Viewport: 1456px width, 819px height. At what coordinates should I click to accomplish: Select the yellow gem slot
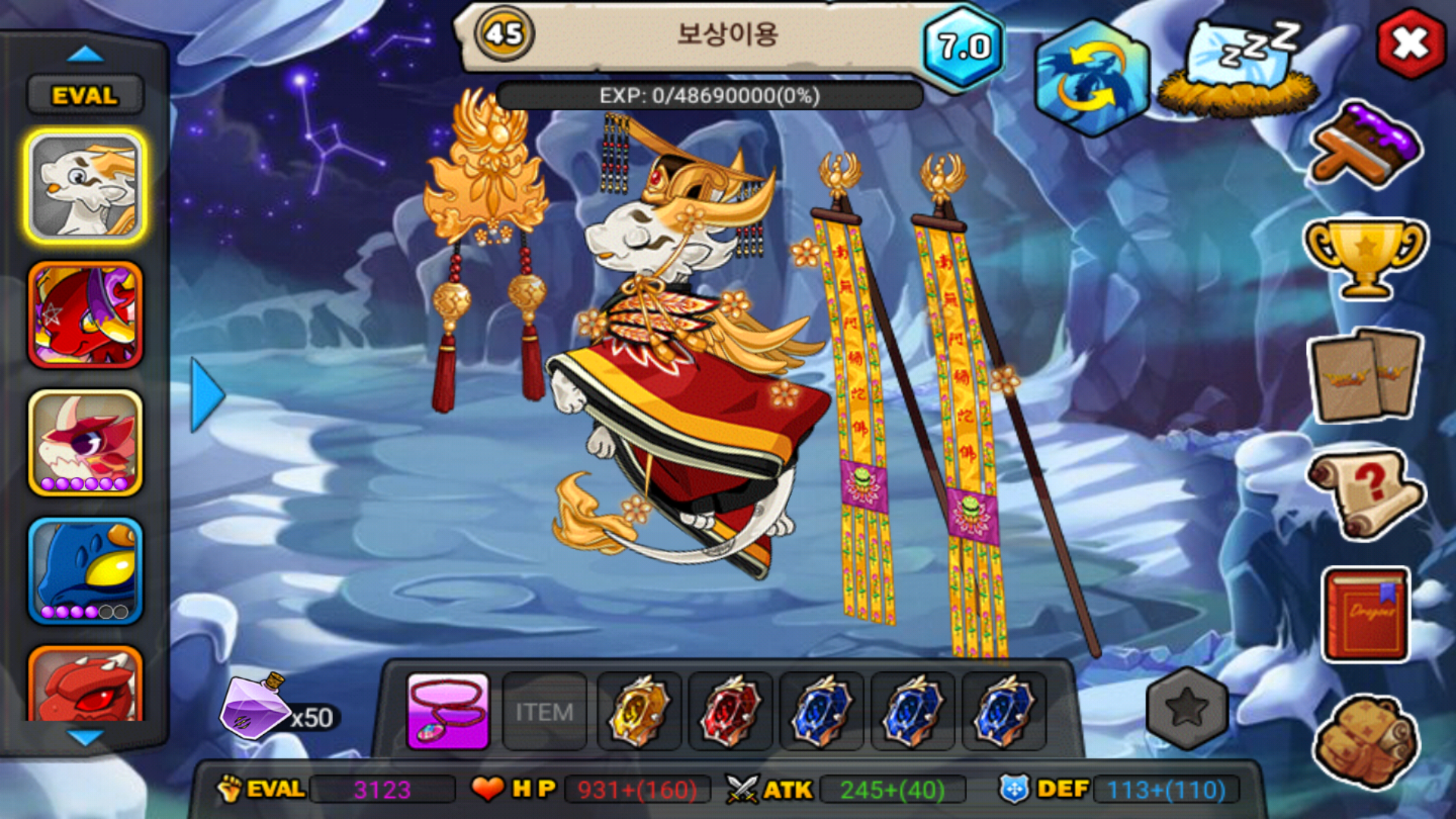639,711
